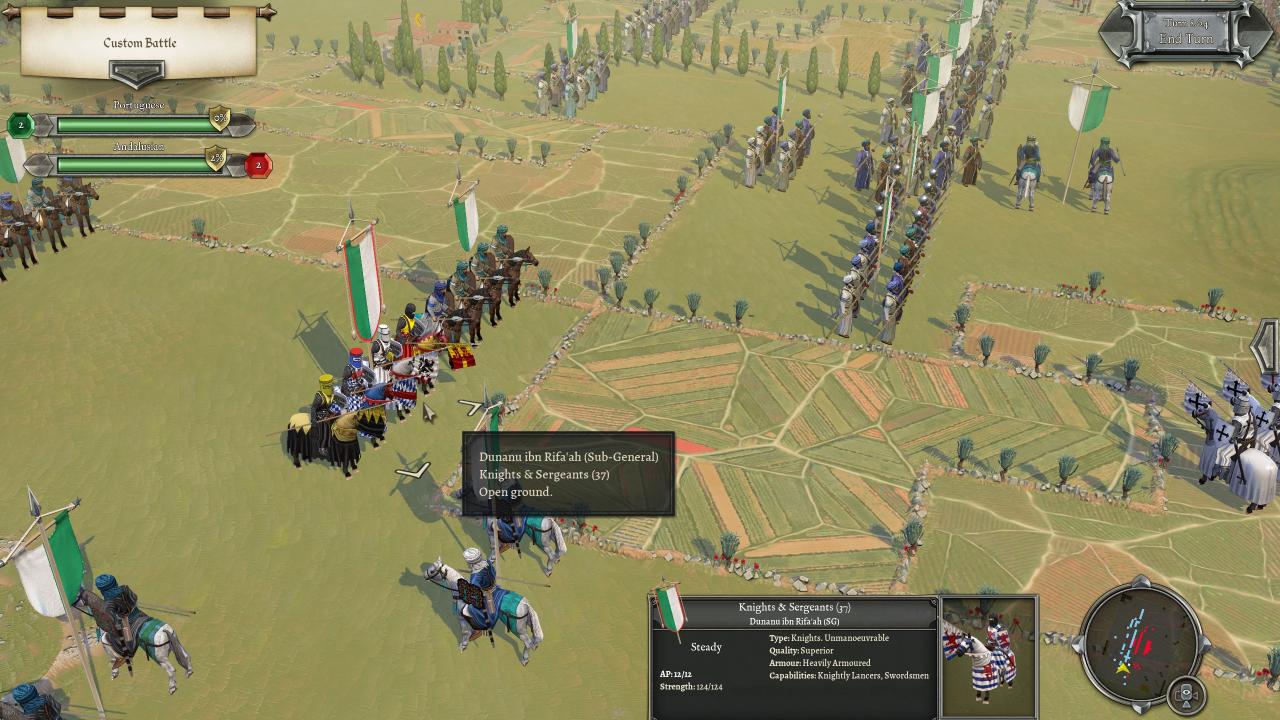
Task: Open the side panel arrow on right edge
Action: point(1267,346)
